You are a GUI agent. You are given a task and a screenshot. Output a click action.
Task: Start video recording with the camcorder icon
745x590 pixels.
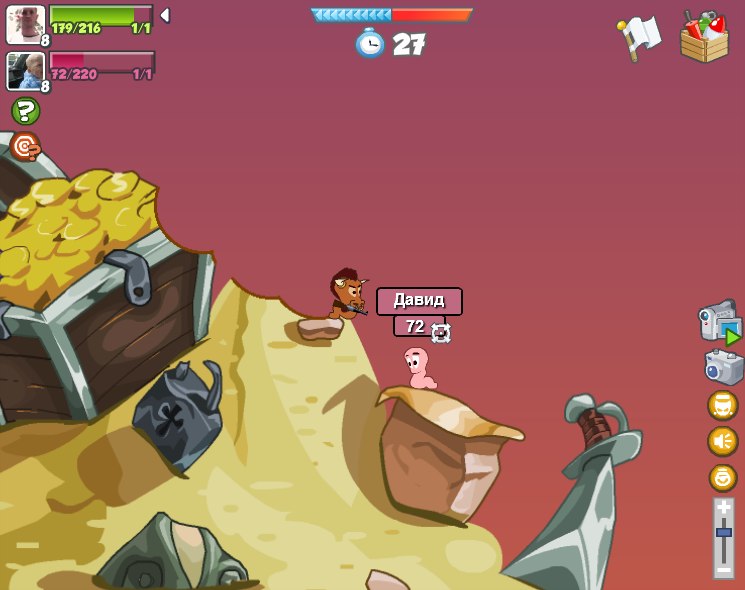pos(719,322)
